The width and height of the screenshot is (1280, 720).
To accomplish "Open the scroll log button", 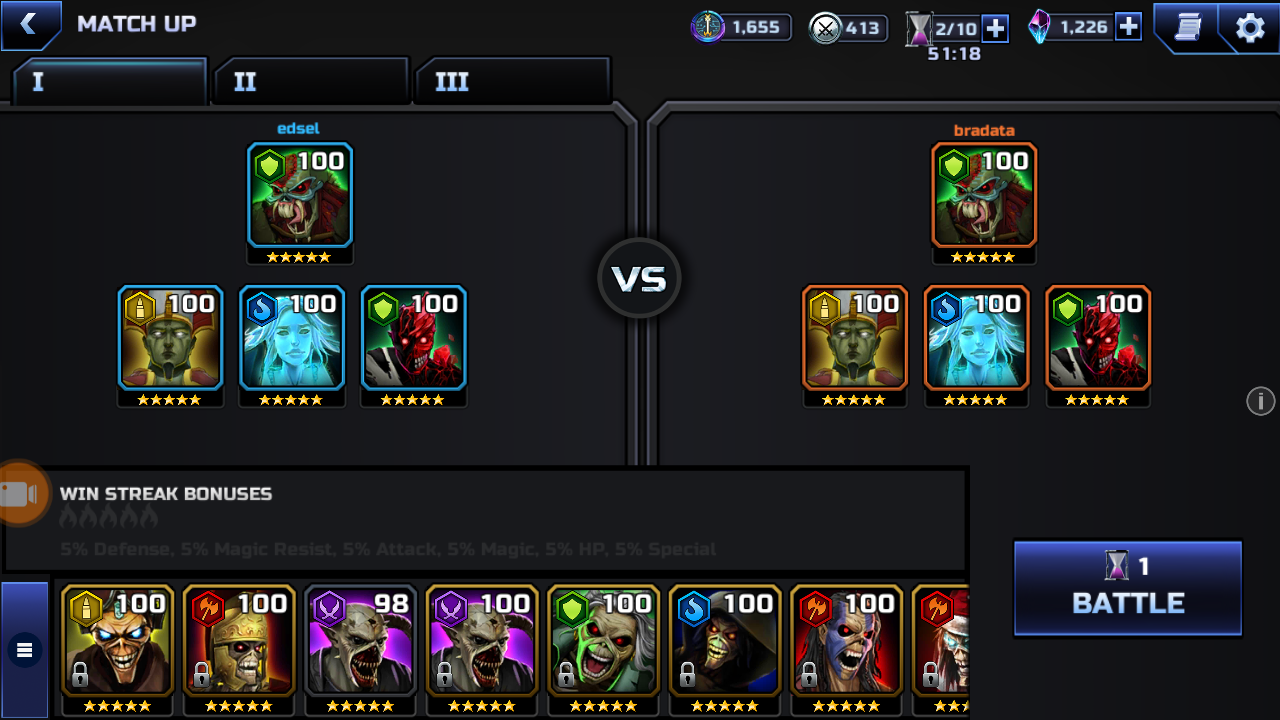I will (x=1187, y=27).
